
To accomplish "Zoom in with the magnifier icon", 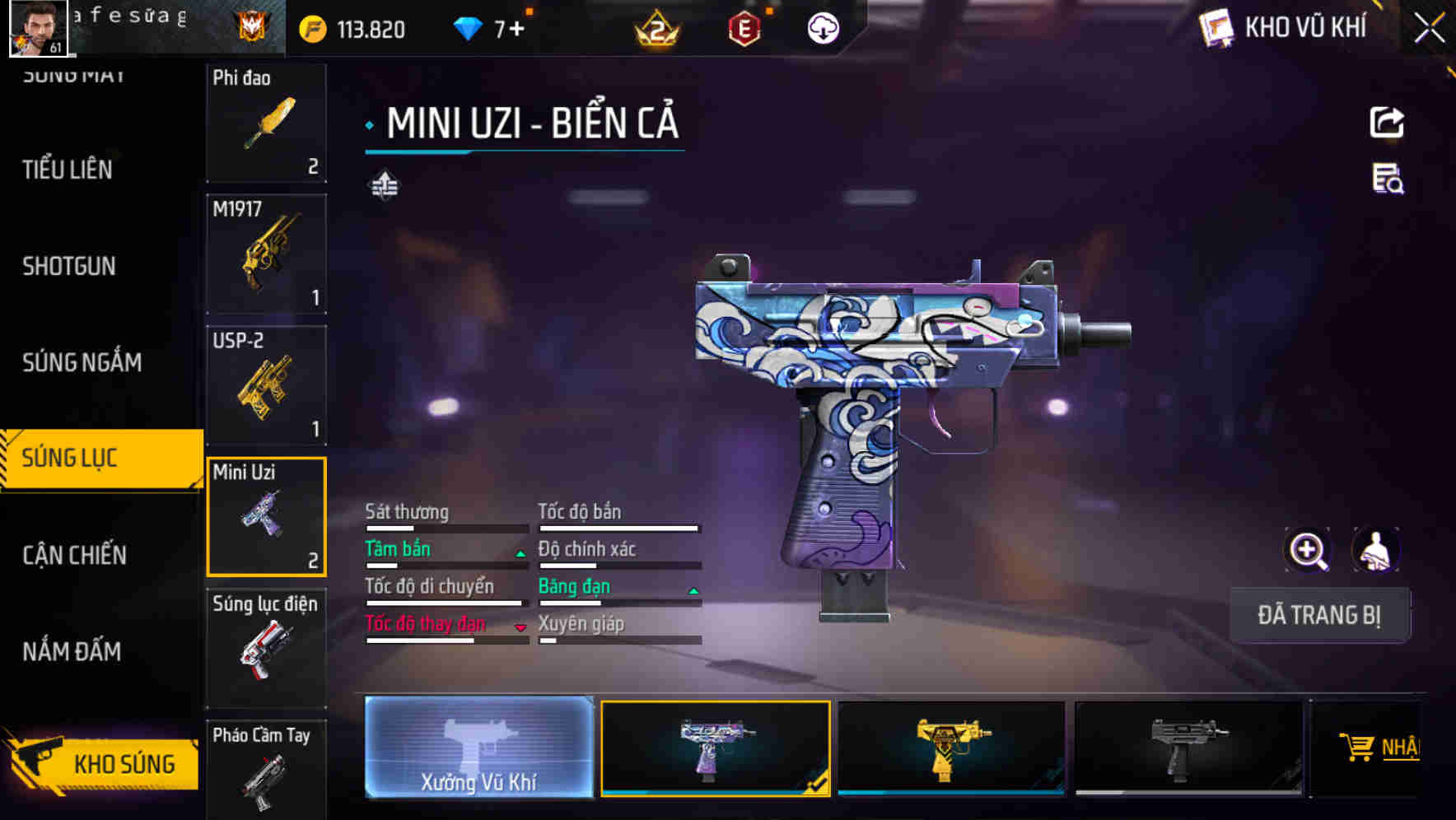I will pos(1308,550).
